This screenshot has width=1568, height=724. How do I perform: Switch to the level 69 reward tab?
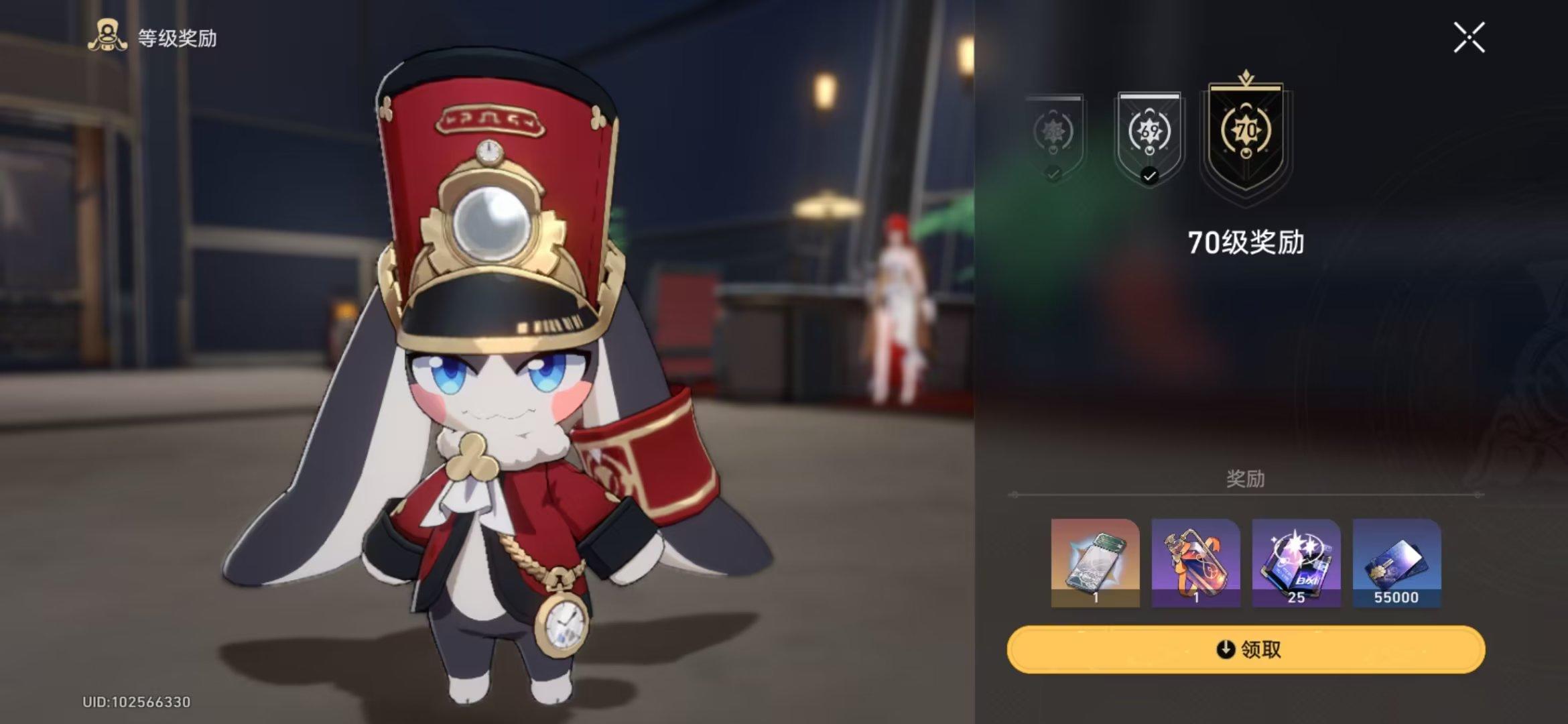click(1149, 134)
